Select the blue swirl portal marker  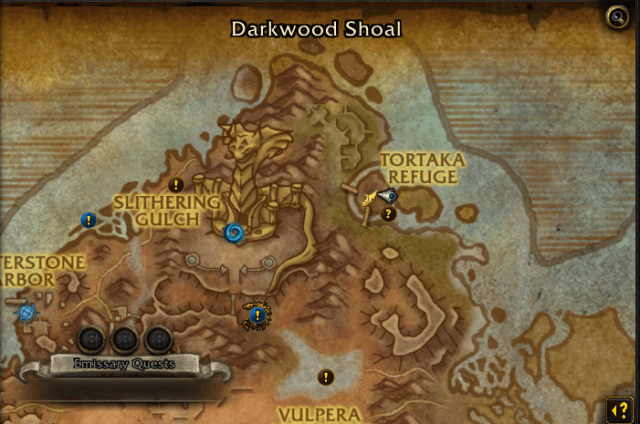(234, 233)
